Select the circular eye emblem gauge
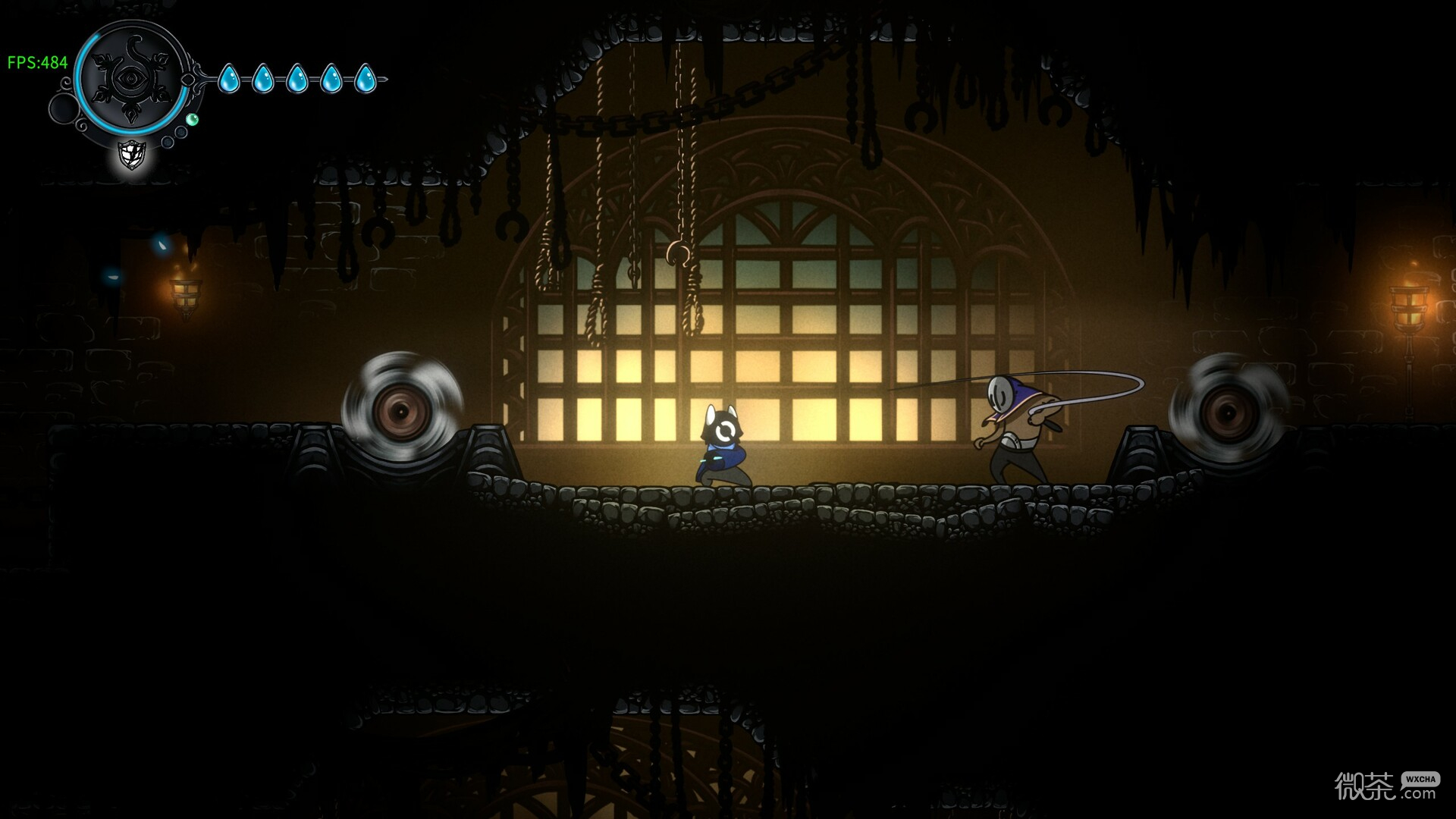The height and width of the screenshot is (819, 1456). [x=132, y=79]
